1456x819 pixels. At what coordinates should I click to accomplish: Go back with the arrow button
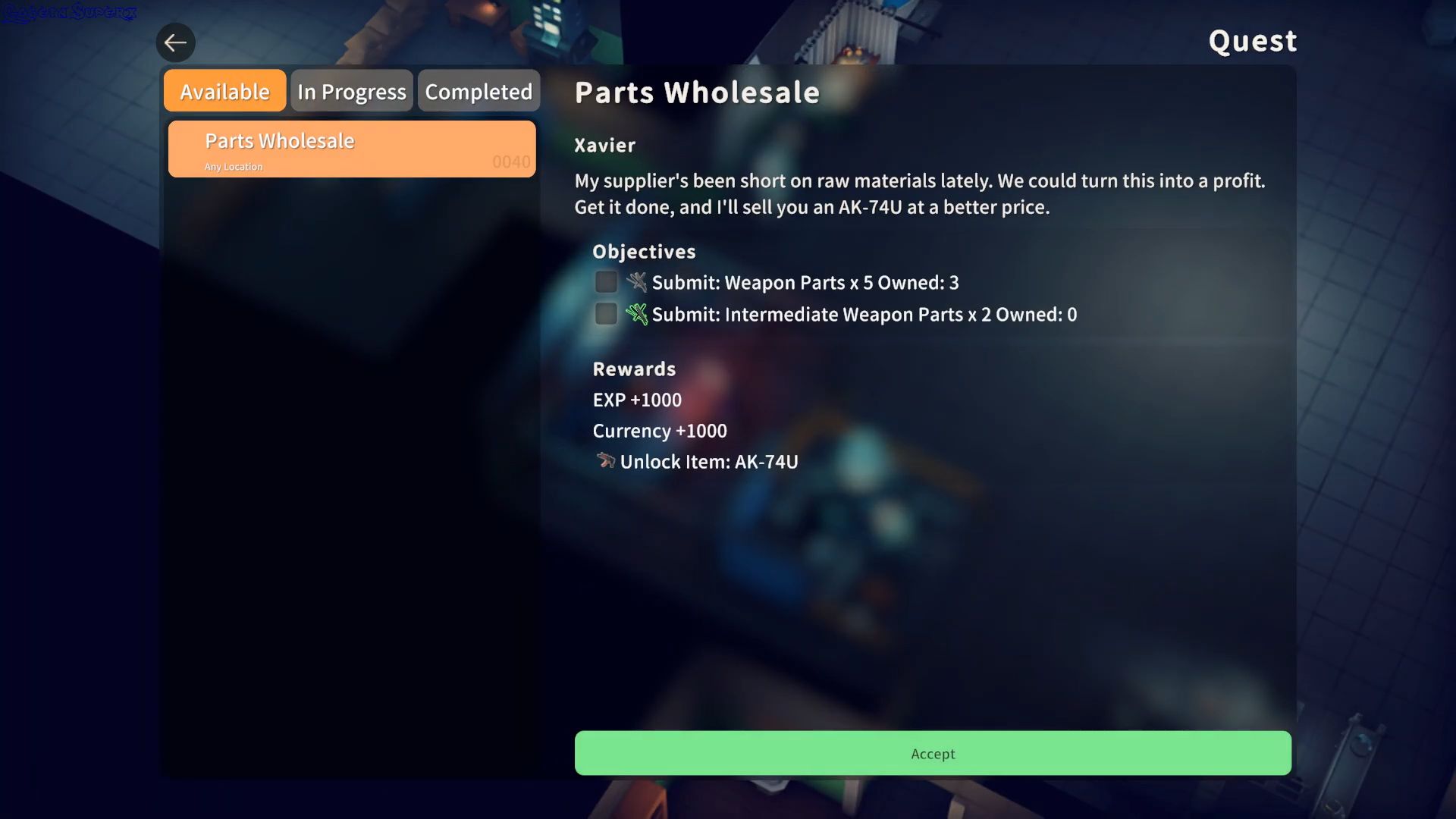[175, 42]
